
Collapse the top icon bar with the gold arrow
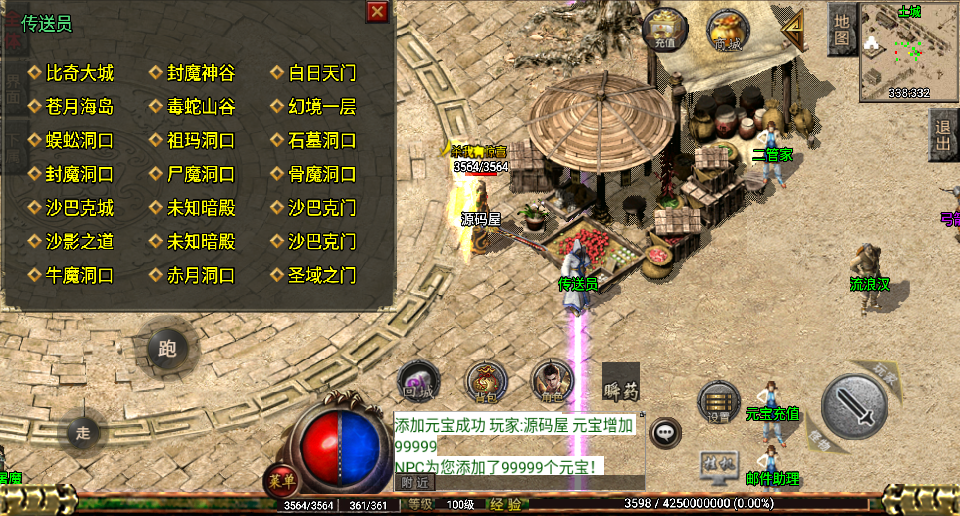coord(793,30)
